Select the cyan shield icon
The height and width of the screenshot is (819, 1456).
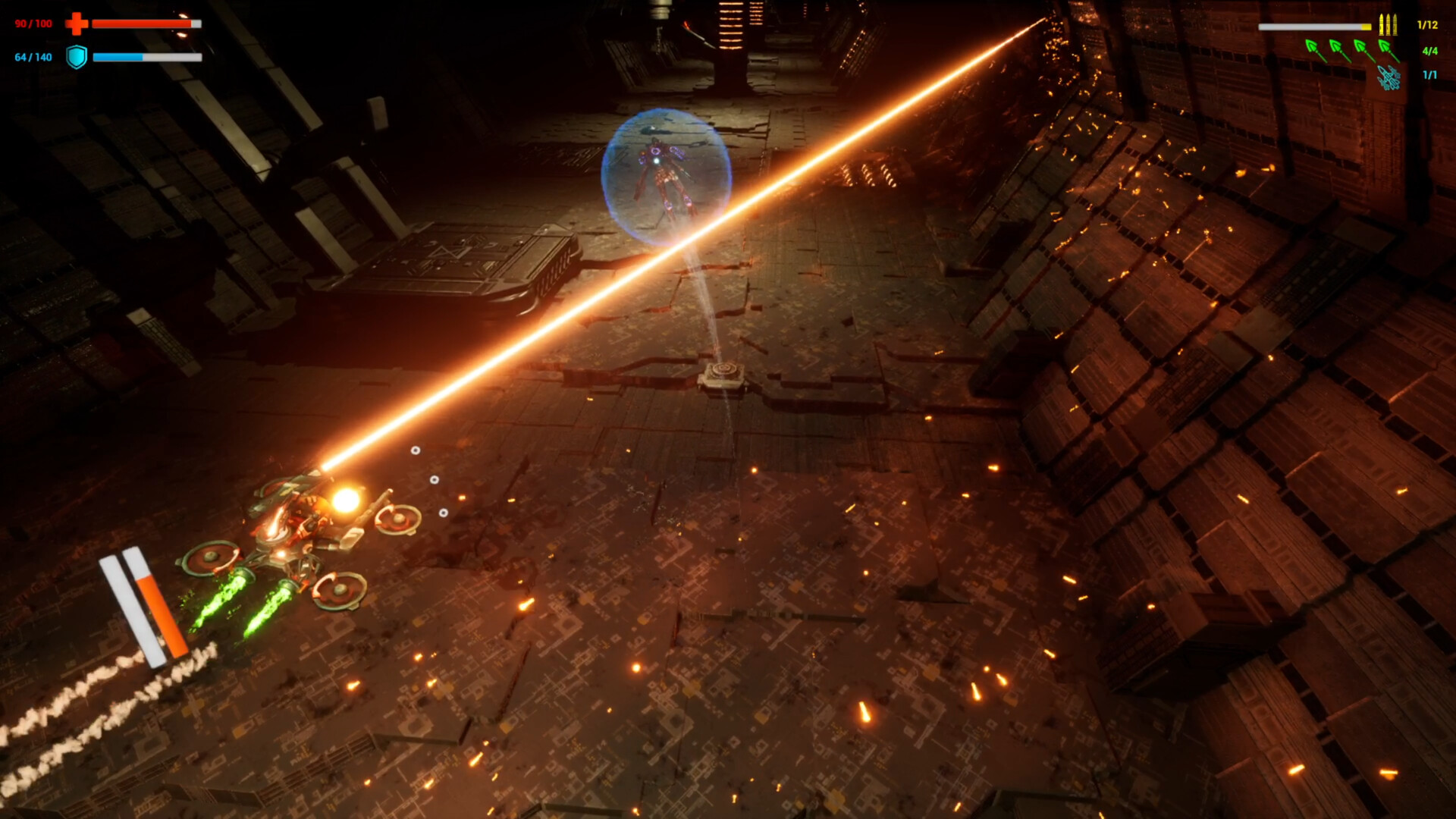(76, 58)
